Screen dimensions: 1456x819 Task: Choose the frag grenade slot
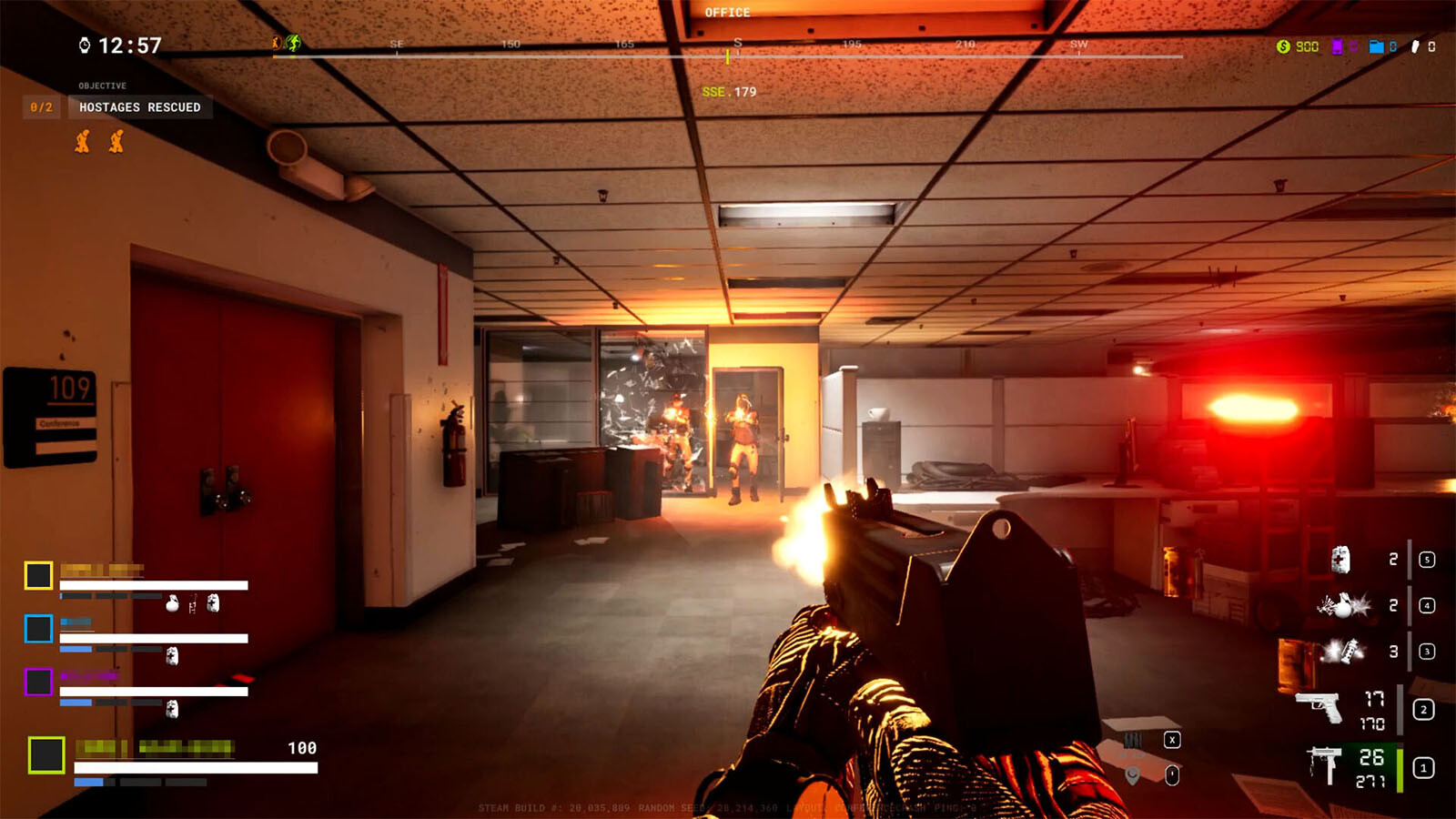point(1342,605)
